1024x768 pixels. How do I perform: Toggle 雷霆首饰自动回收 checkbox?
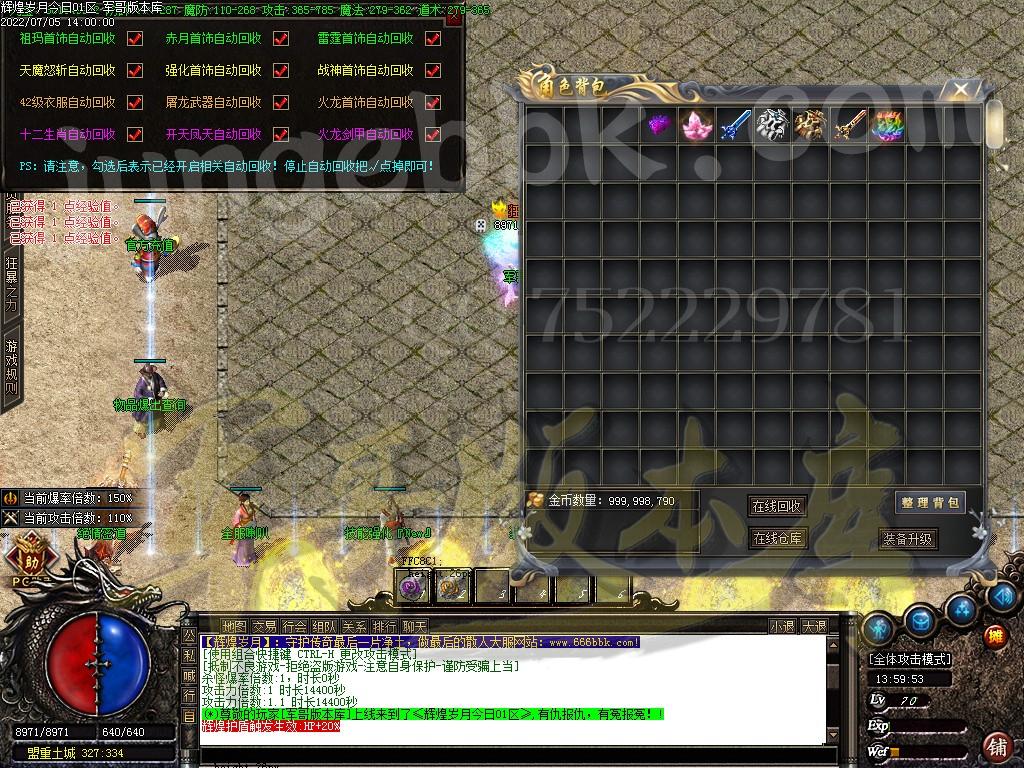(433, 39)
